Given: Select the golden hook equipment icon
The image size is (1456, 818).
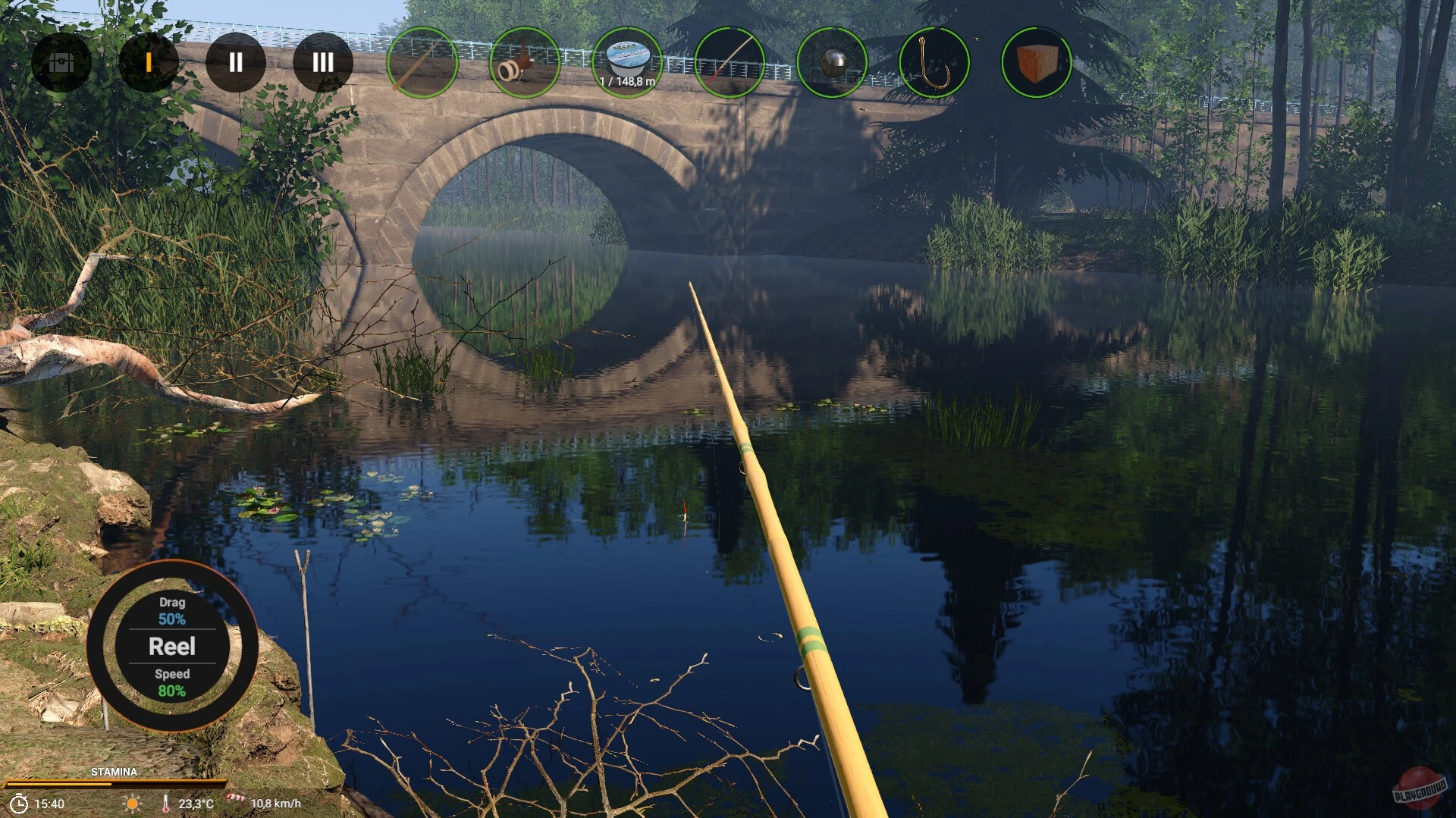Looking at the screenshot, I should (935, 64).
